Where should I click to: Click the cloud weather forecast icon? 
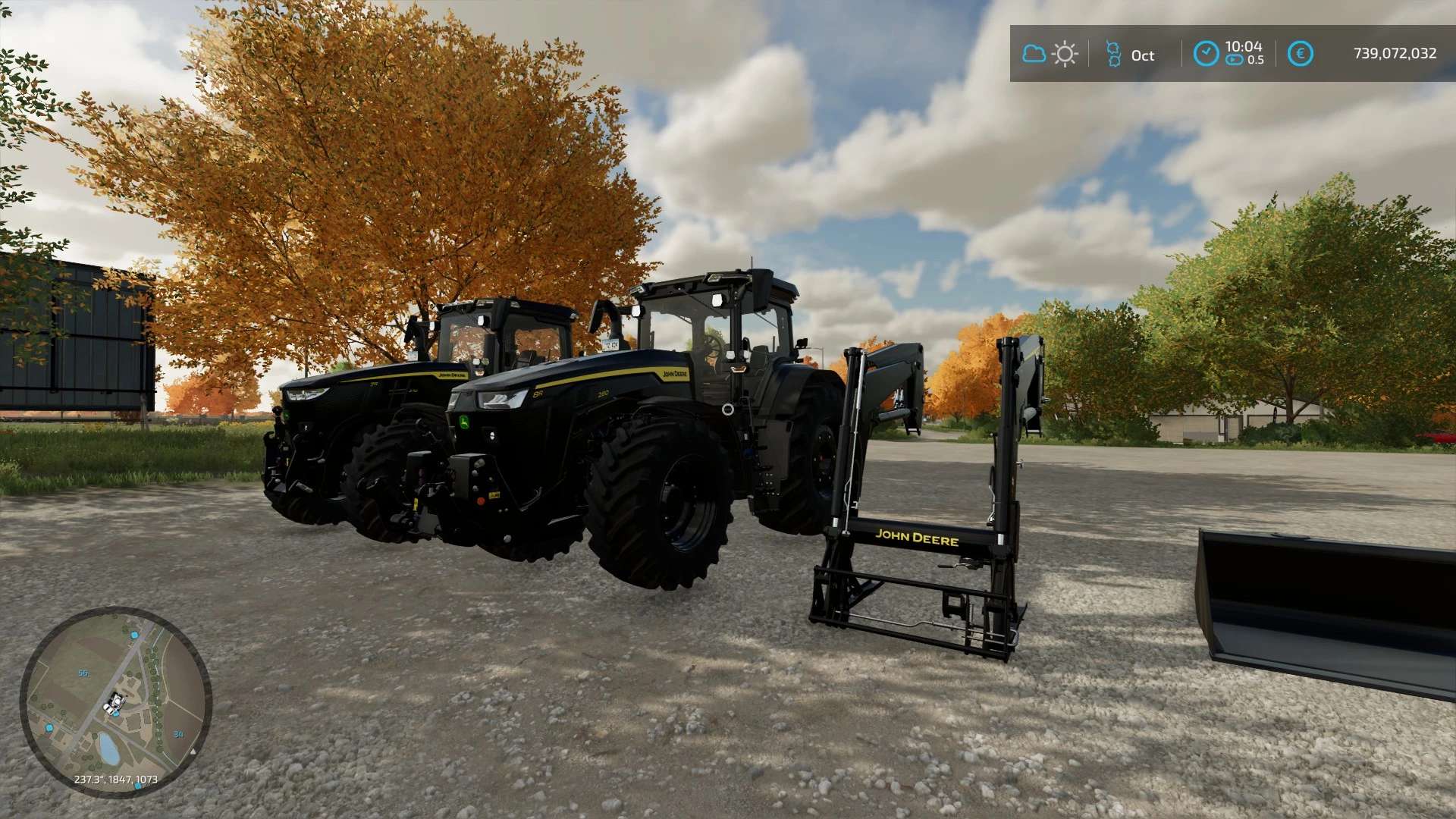click(1034, 54)
